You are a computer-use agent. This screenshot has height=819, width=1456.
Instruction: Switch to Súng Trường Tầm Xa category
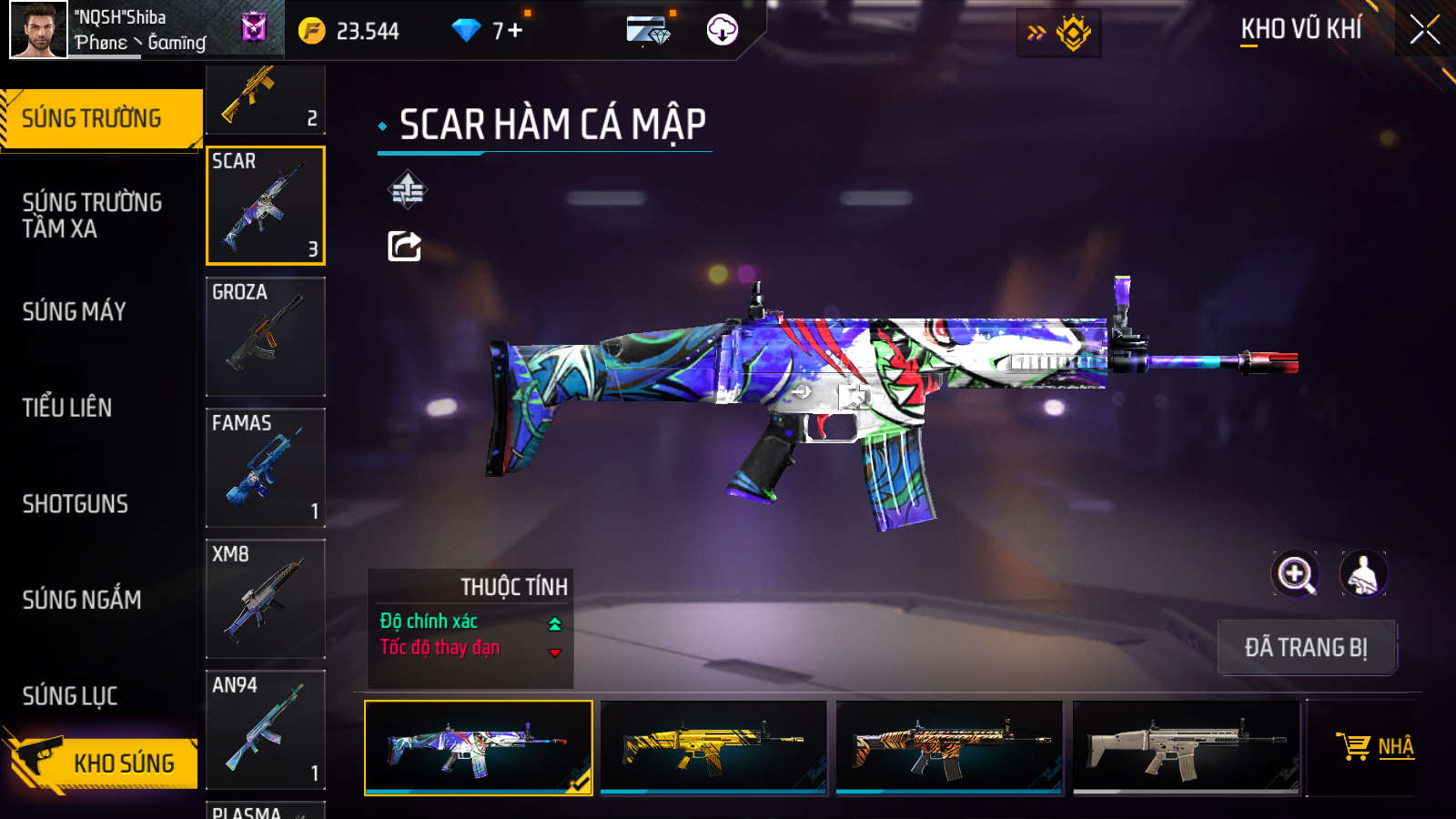(92, 216)
